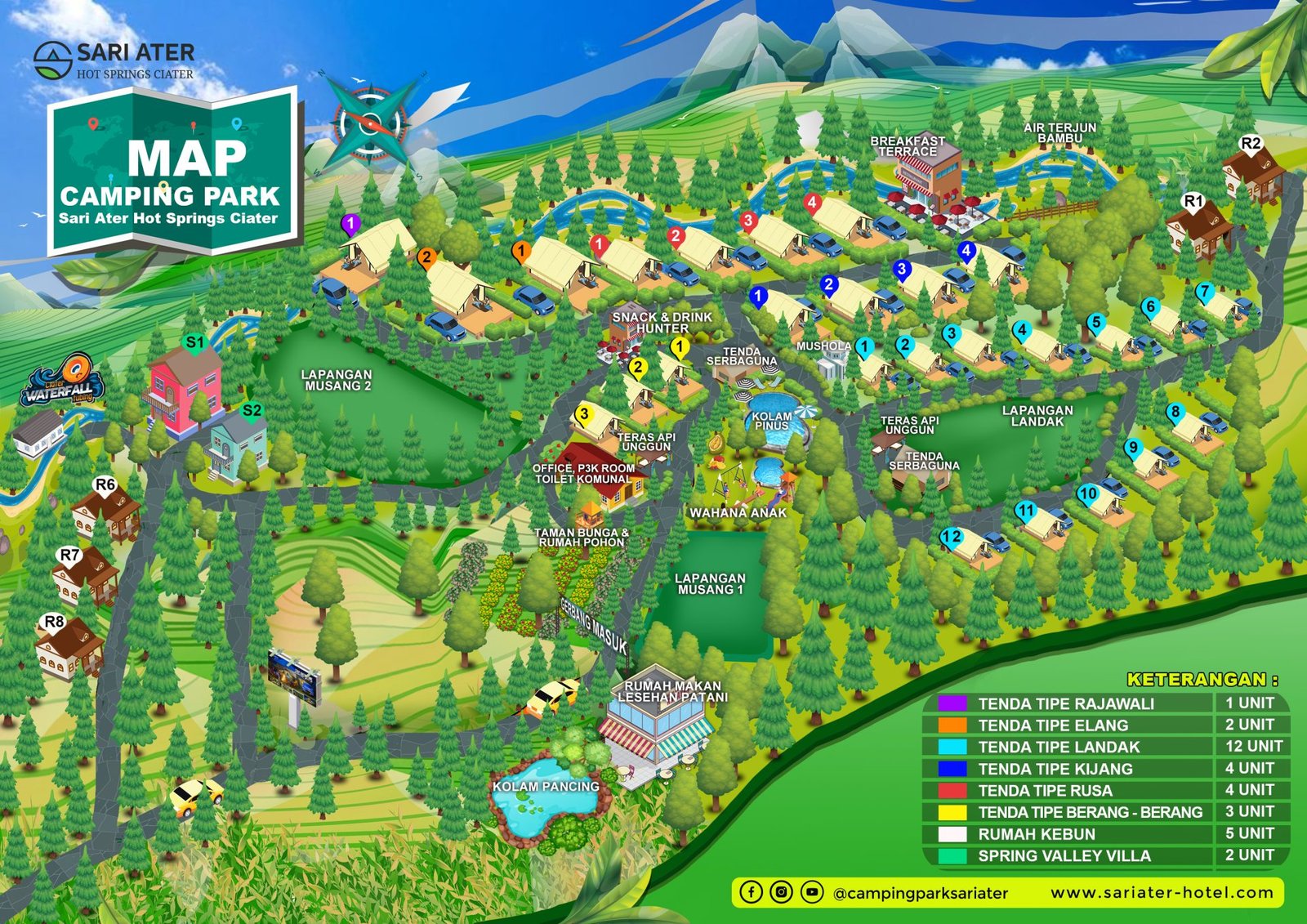Pick the Tenda Tipe Kijang legend row
Viewport: 1307px width, 924px height.
(x=1055, y=769)
